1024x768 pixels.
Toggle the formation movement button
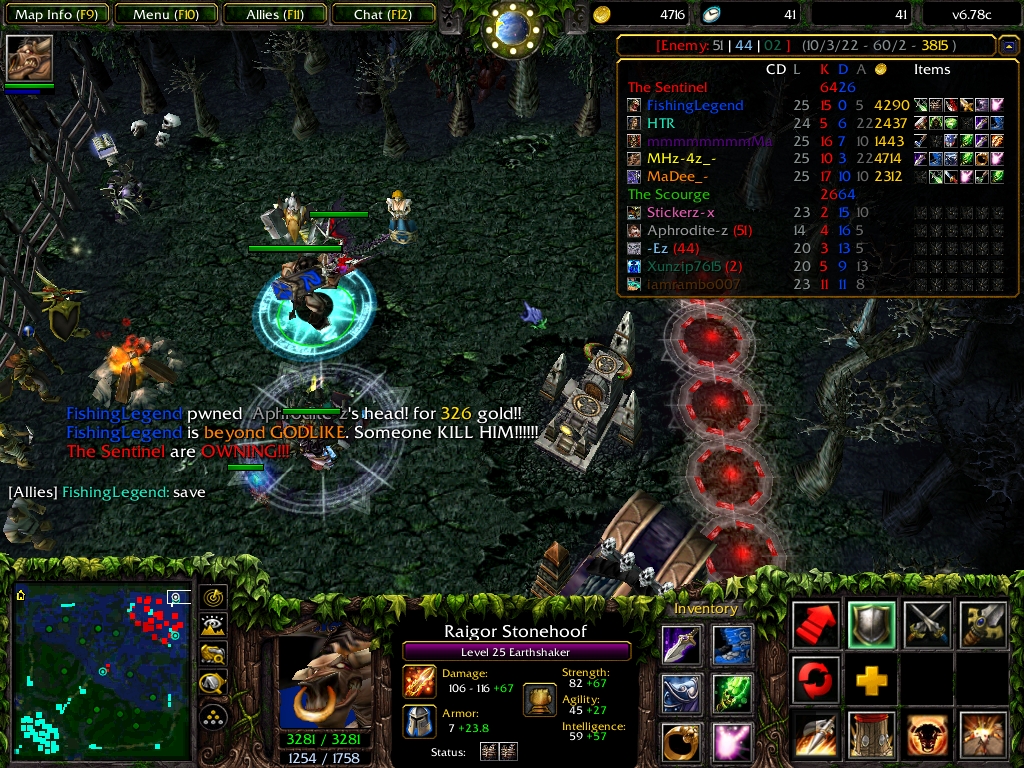click(213, 716)
